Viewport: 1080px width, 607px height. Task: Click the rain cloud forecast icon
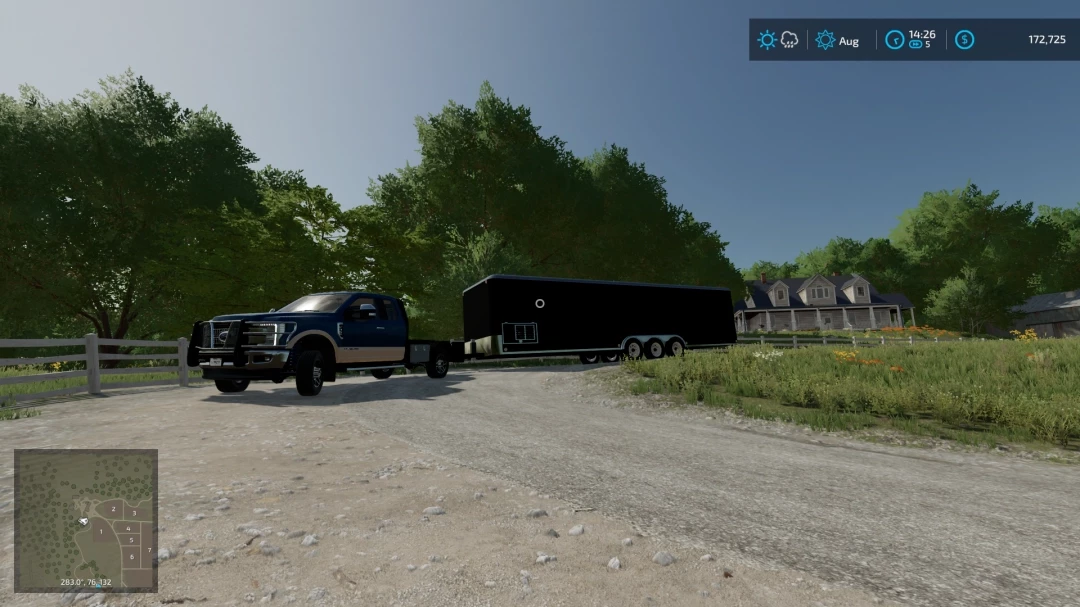click(x=789, y=40)
